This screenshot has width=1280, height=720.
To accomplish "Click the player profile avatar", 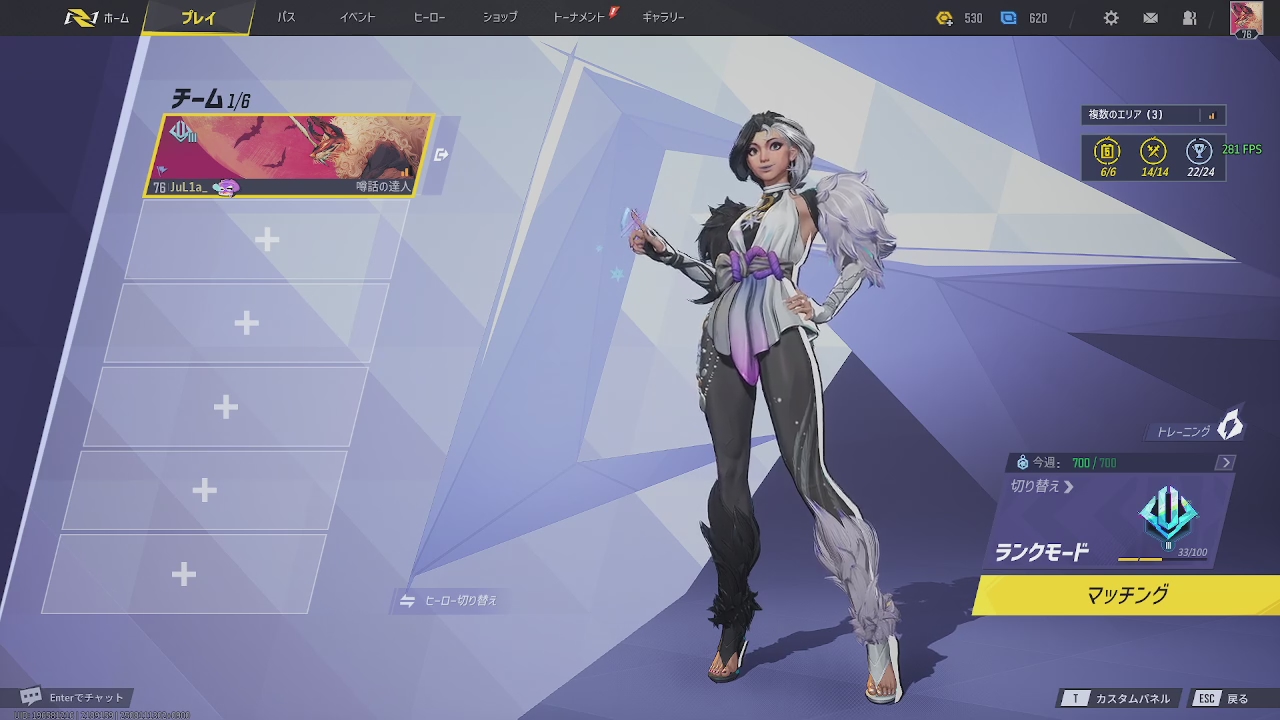I will click(1246, 19).
